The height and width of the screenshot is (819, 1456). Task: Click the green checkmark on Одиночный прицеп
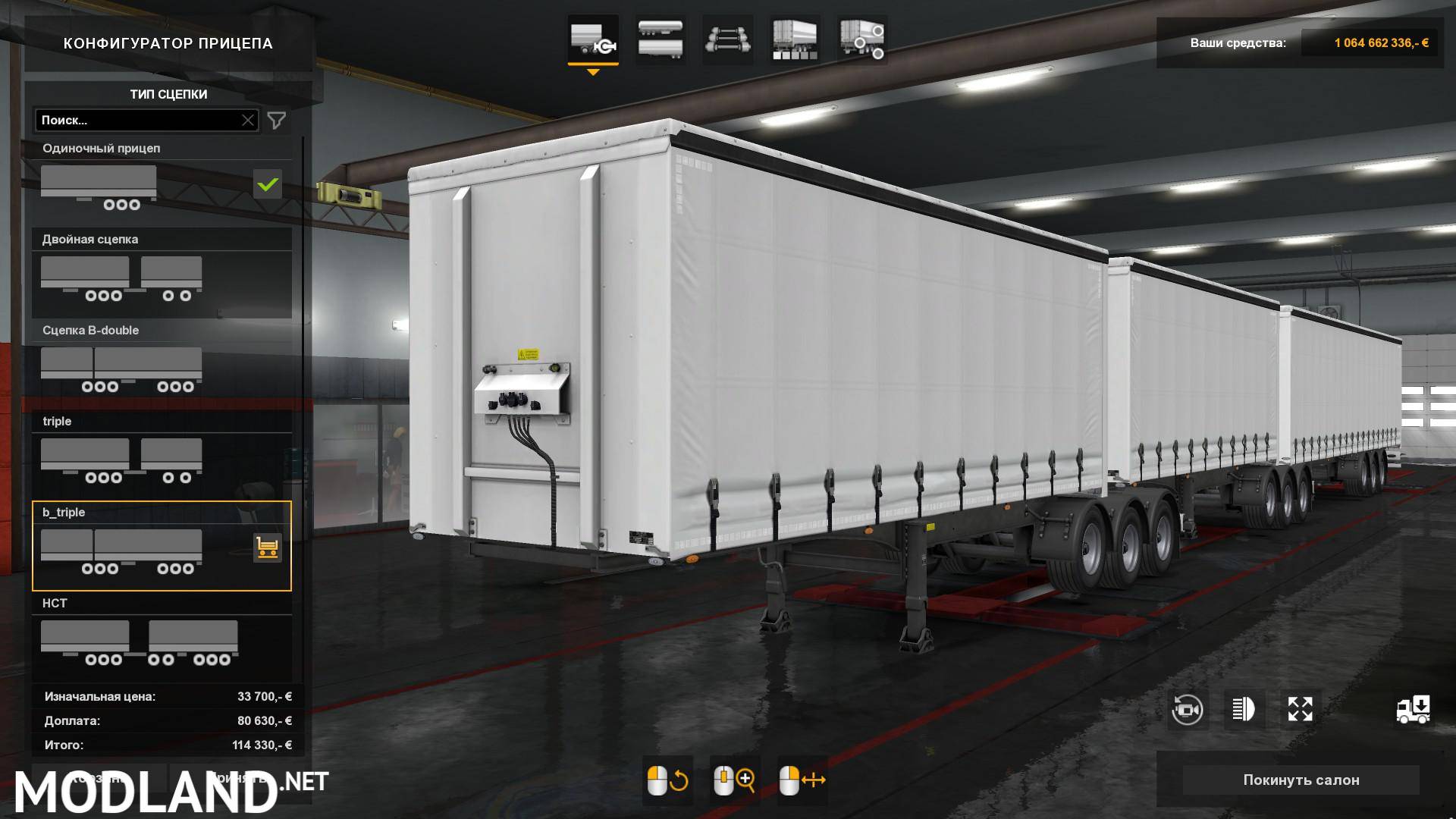pos(267,184)
